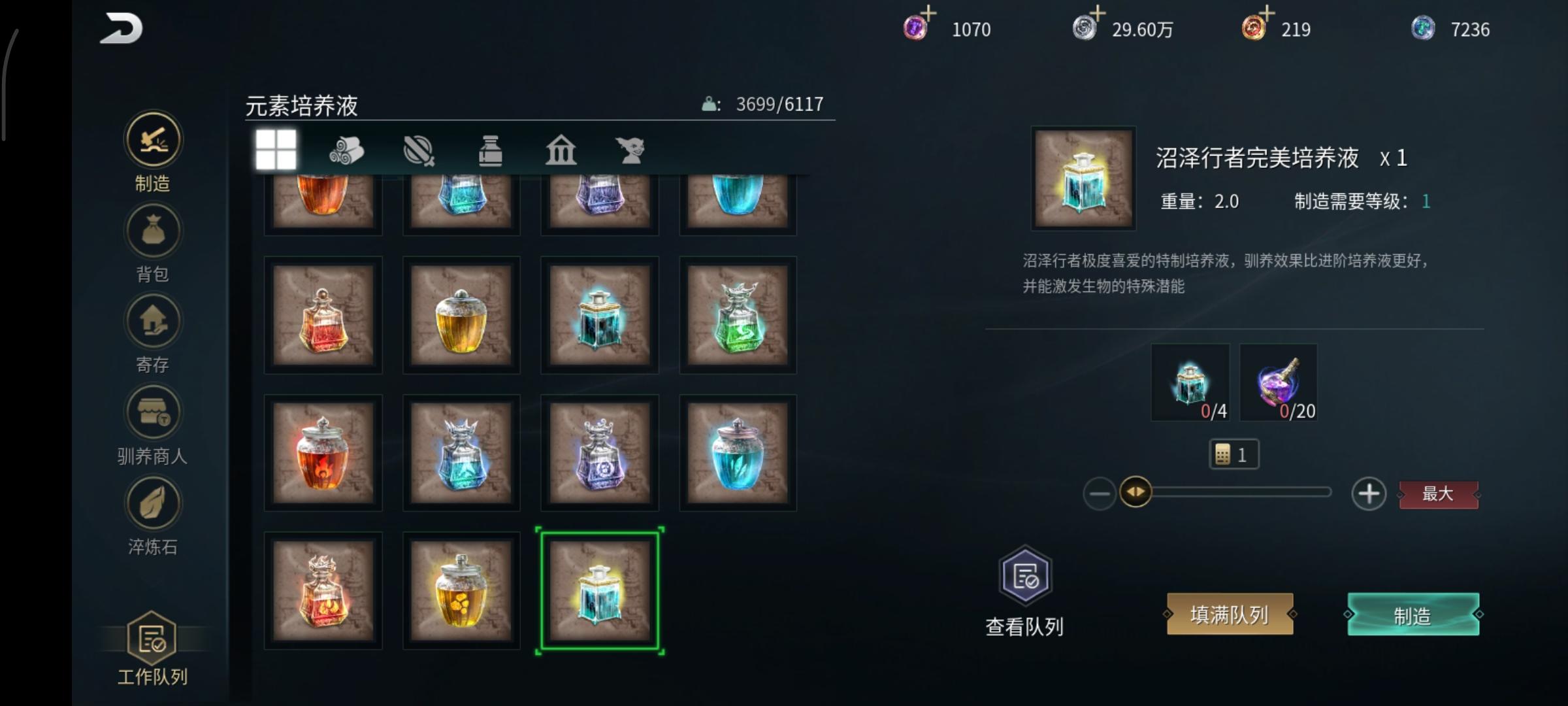The width and height of the screenshot is (1568, 706).
Task: Click the quantity calculator icon showing 1
Action: click(1235, 454)
